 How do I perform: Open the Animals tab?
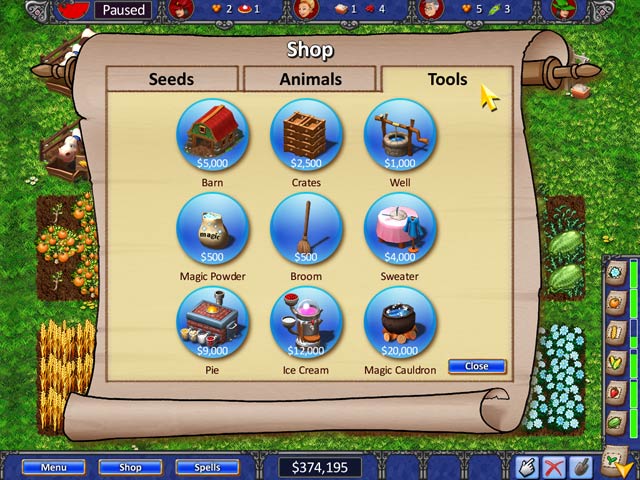coord(309,79)
